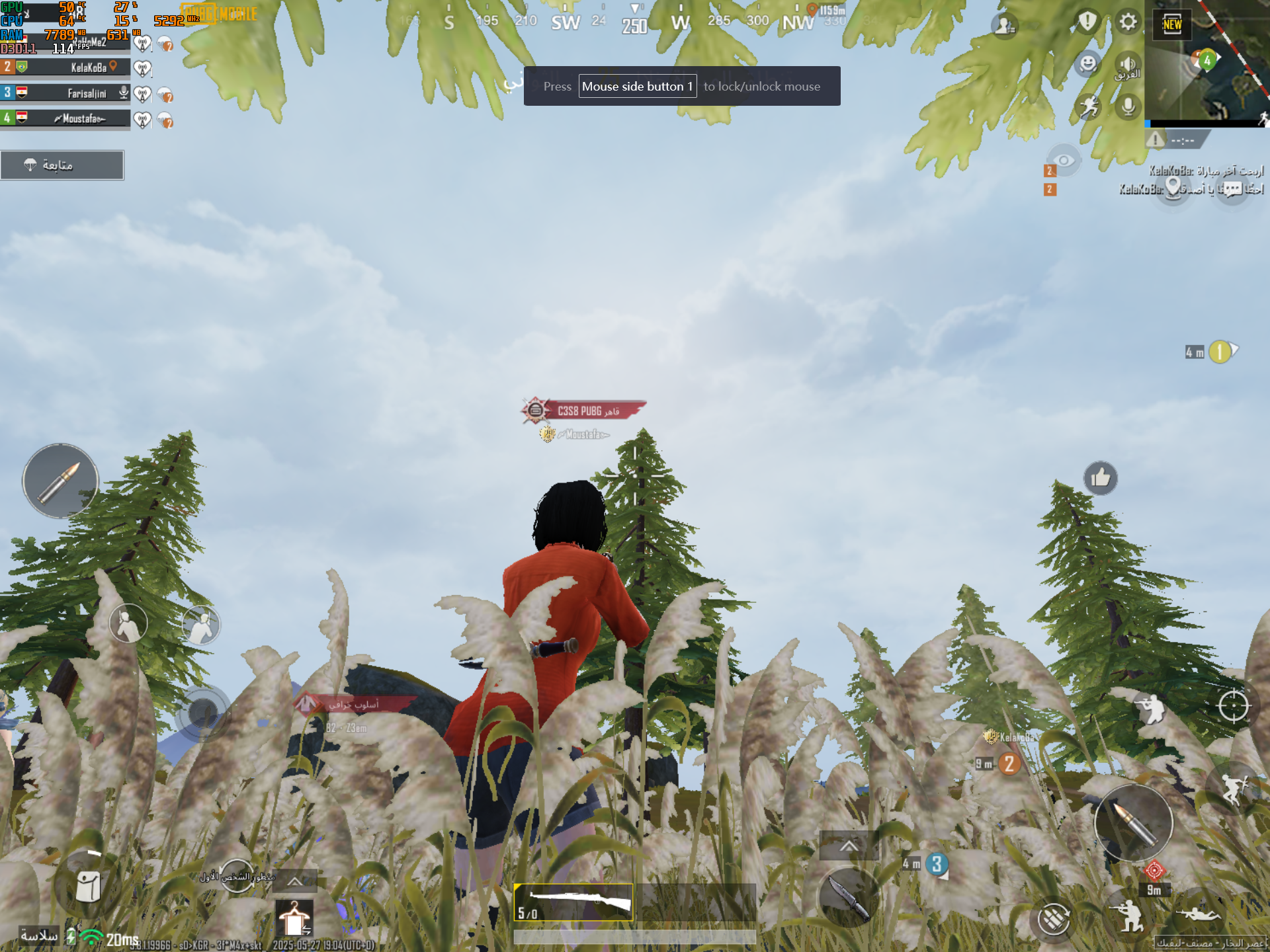Viewport: 1270px width, 952px height.
Task: Activate the jump button
Action: 1232,787
